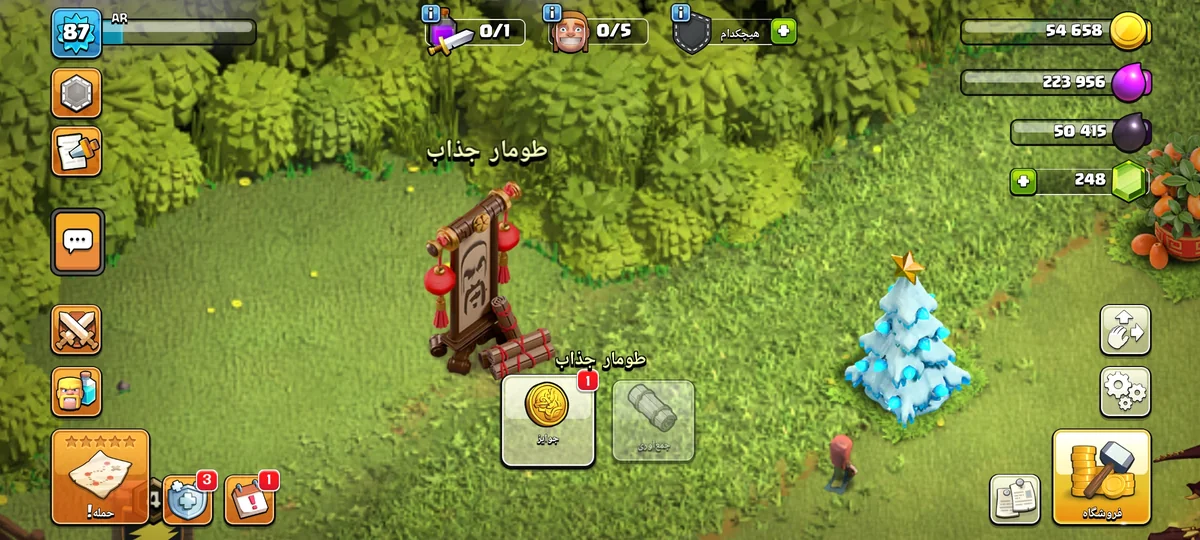Click the crossed swords icon
Viewport: 1200px width, 540px height.
[76, 330]
